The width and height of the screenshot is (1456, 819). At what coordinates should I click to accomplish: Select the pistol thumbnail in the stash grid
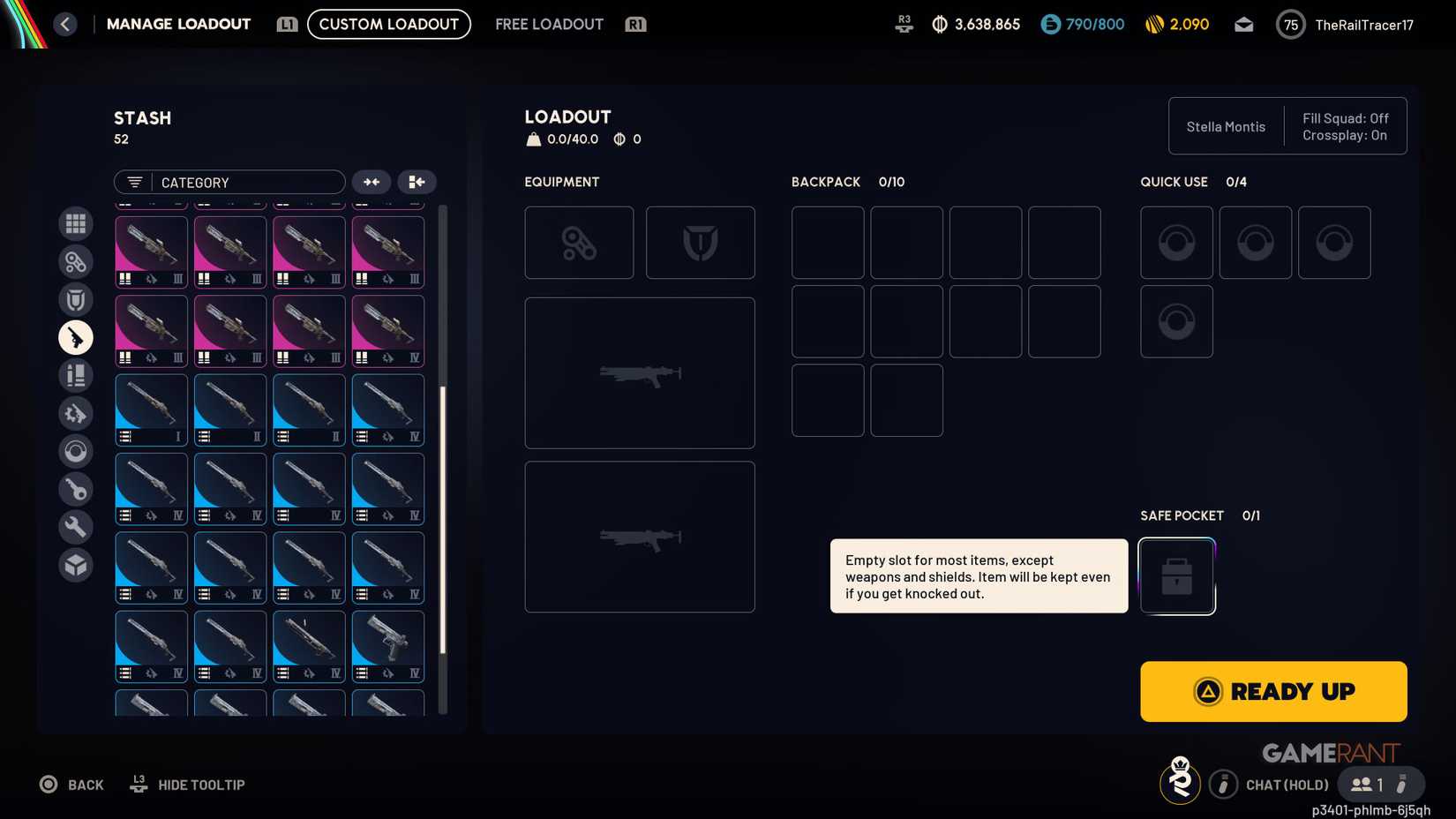point(388,646)
